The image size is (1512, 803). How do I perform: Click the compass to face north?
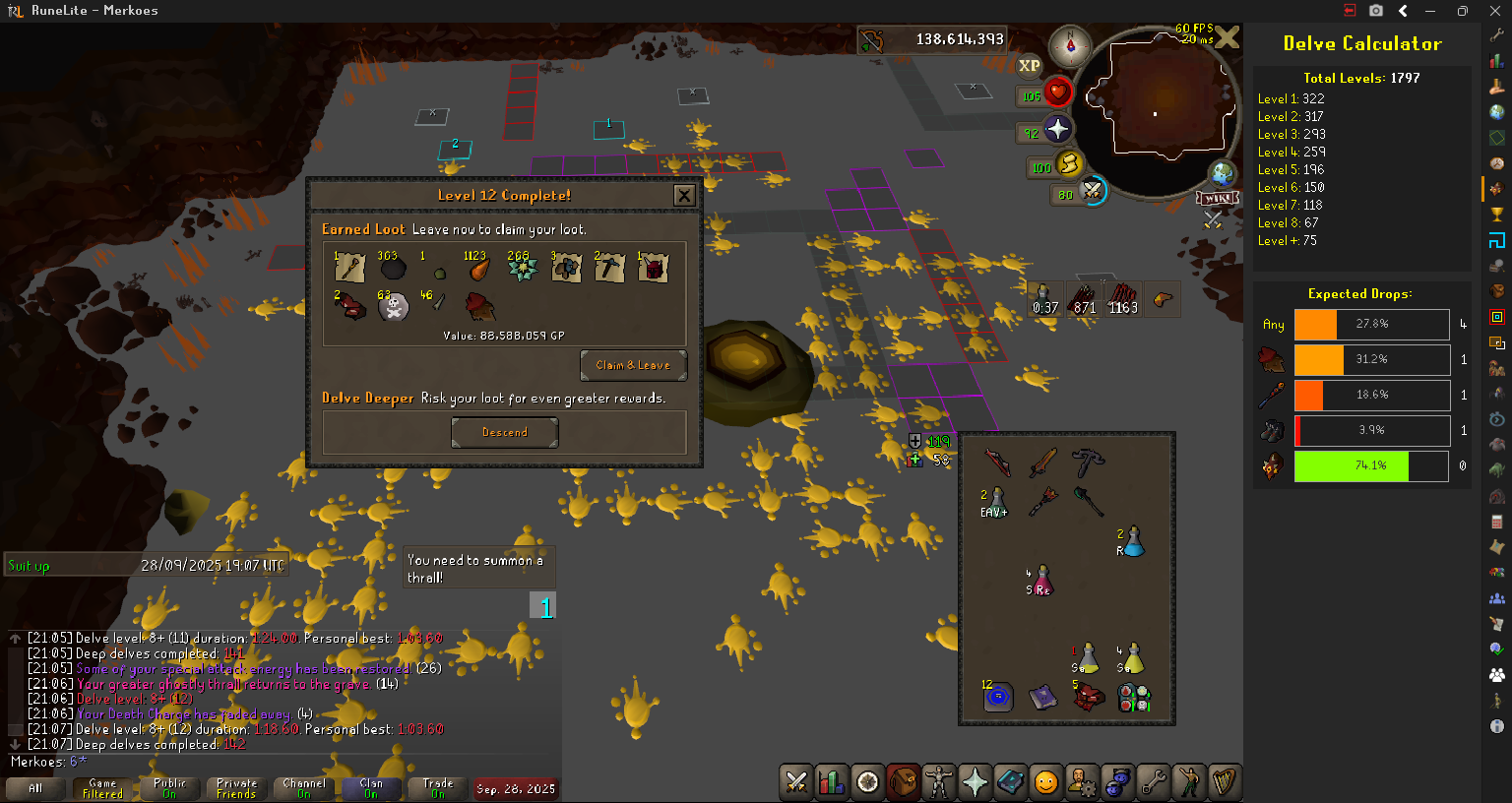1070,46
